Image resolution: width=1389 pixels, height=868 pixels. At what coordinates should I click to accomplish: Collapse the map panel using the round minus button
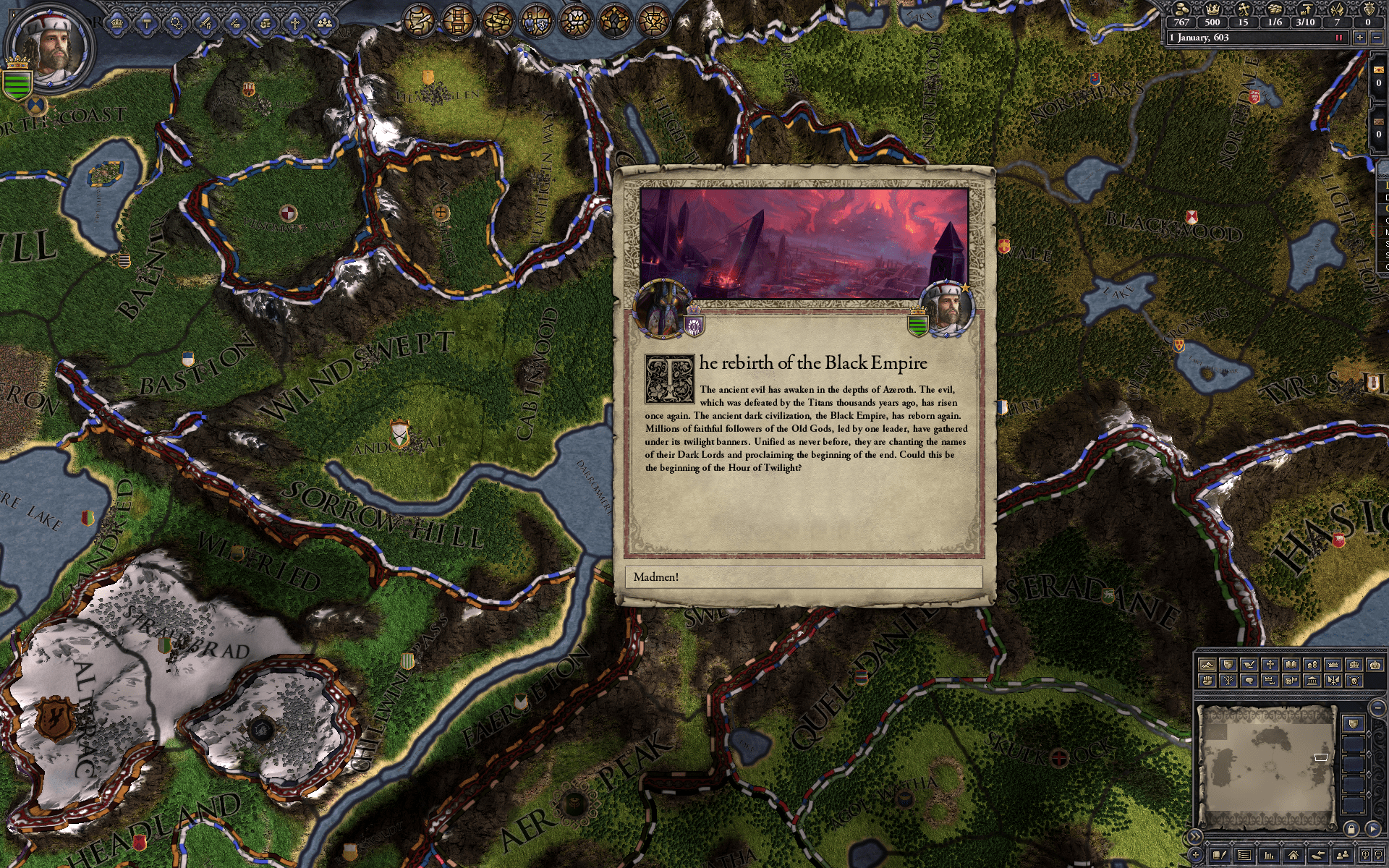point(1378,707)
